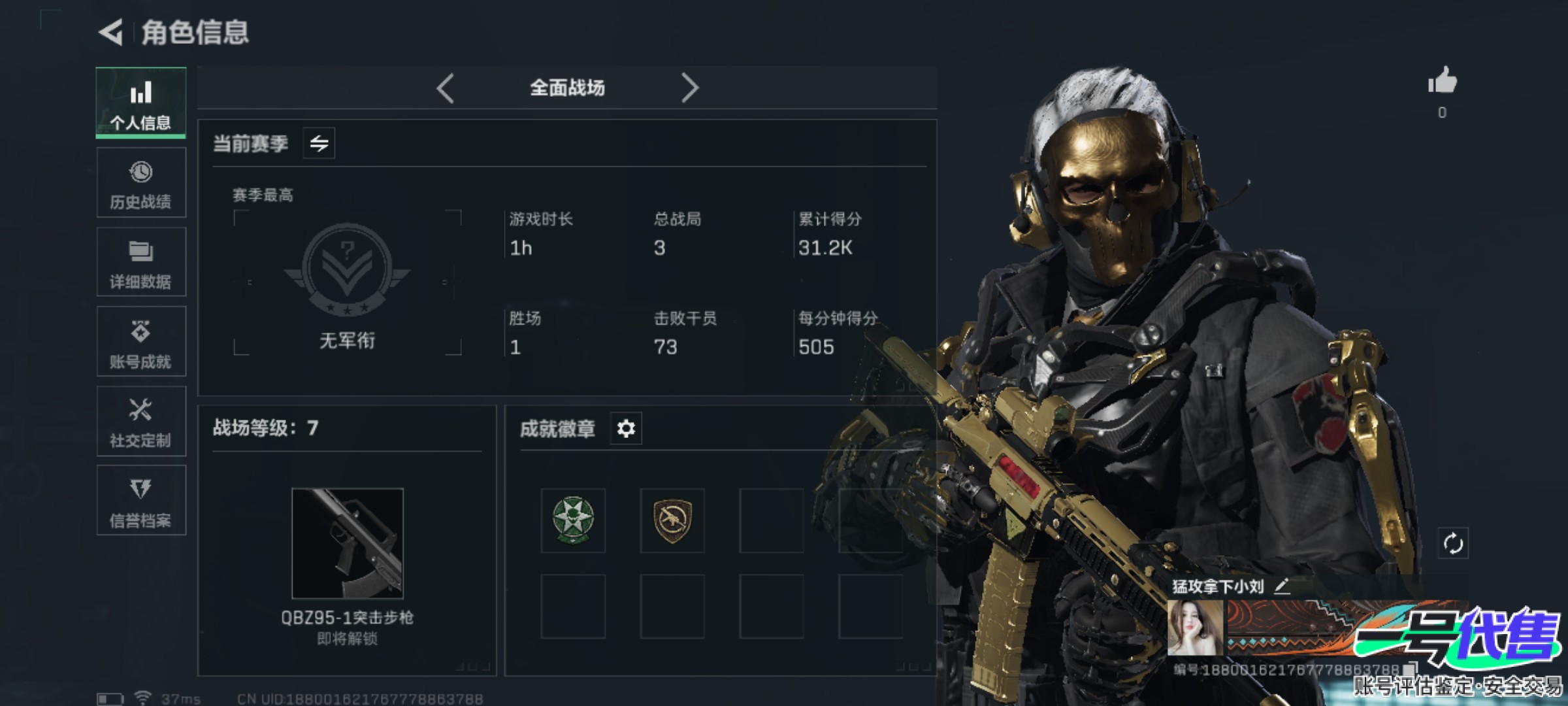The height and width of the screenshot is (706, 1568).
Task: Give a thumbs-up like to this profile
Action: click(1442, 82)
